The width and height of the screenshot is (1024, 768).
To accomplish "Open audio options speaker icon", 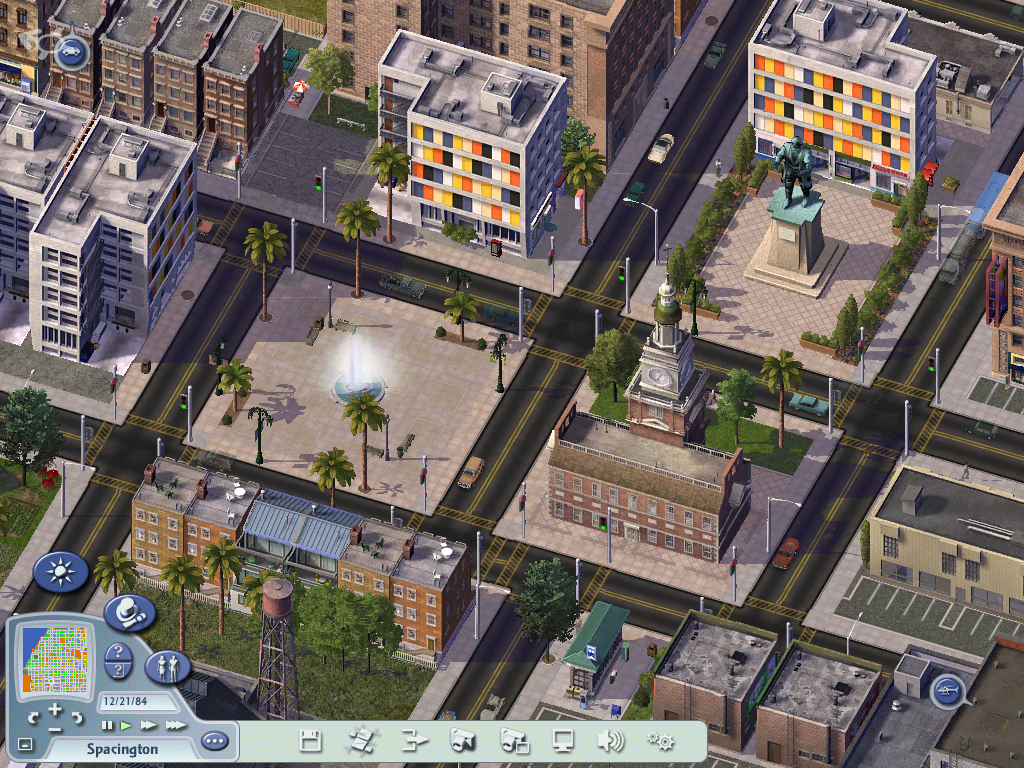I will (610, 741).
